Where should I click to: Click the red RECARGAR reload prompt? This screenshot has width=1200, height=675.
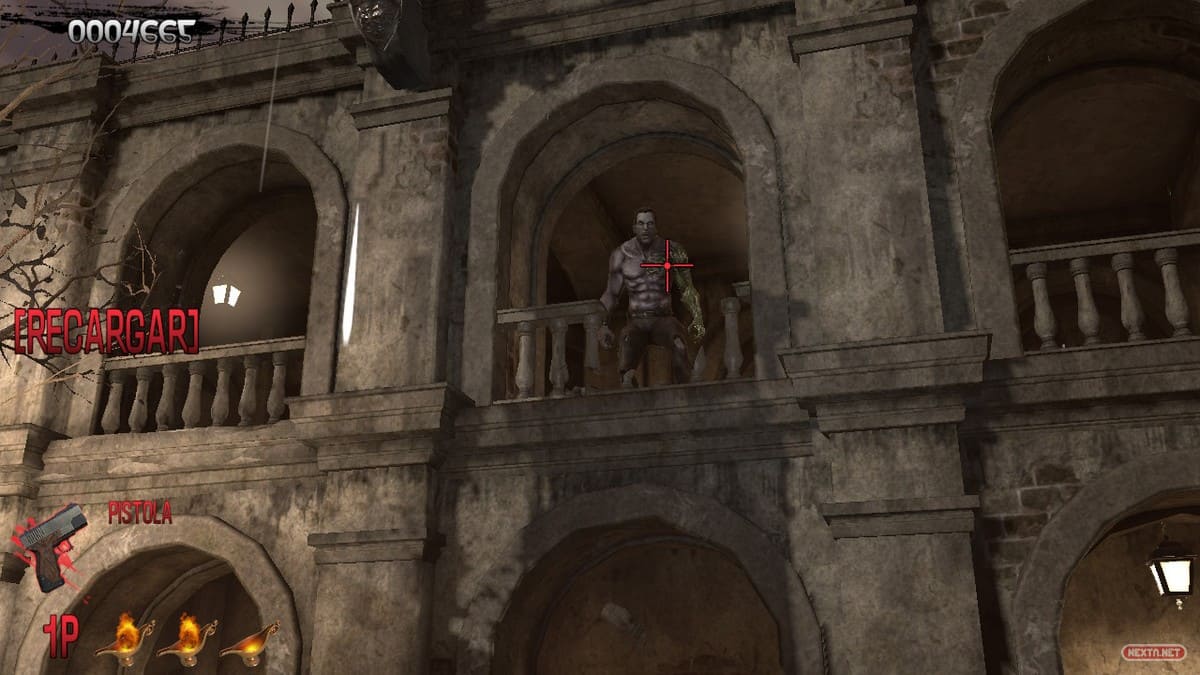coord(106,331)
